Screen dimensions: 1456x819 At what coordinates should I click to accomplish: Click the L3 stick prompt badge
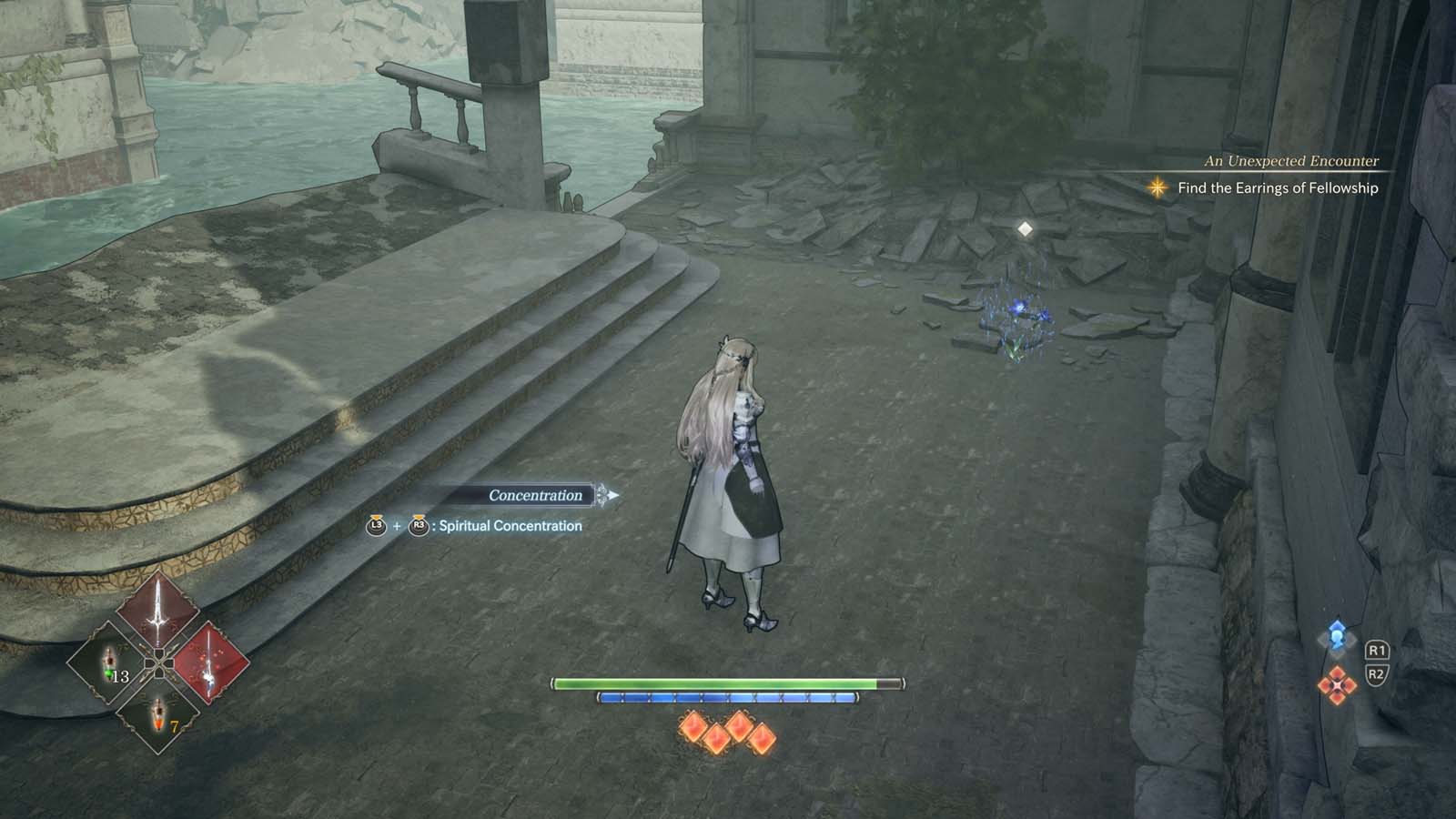point(379,525)
